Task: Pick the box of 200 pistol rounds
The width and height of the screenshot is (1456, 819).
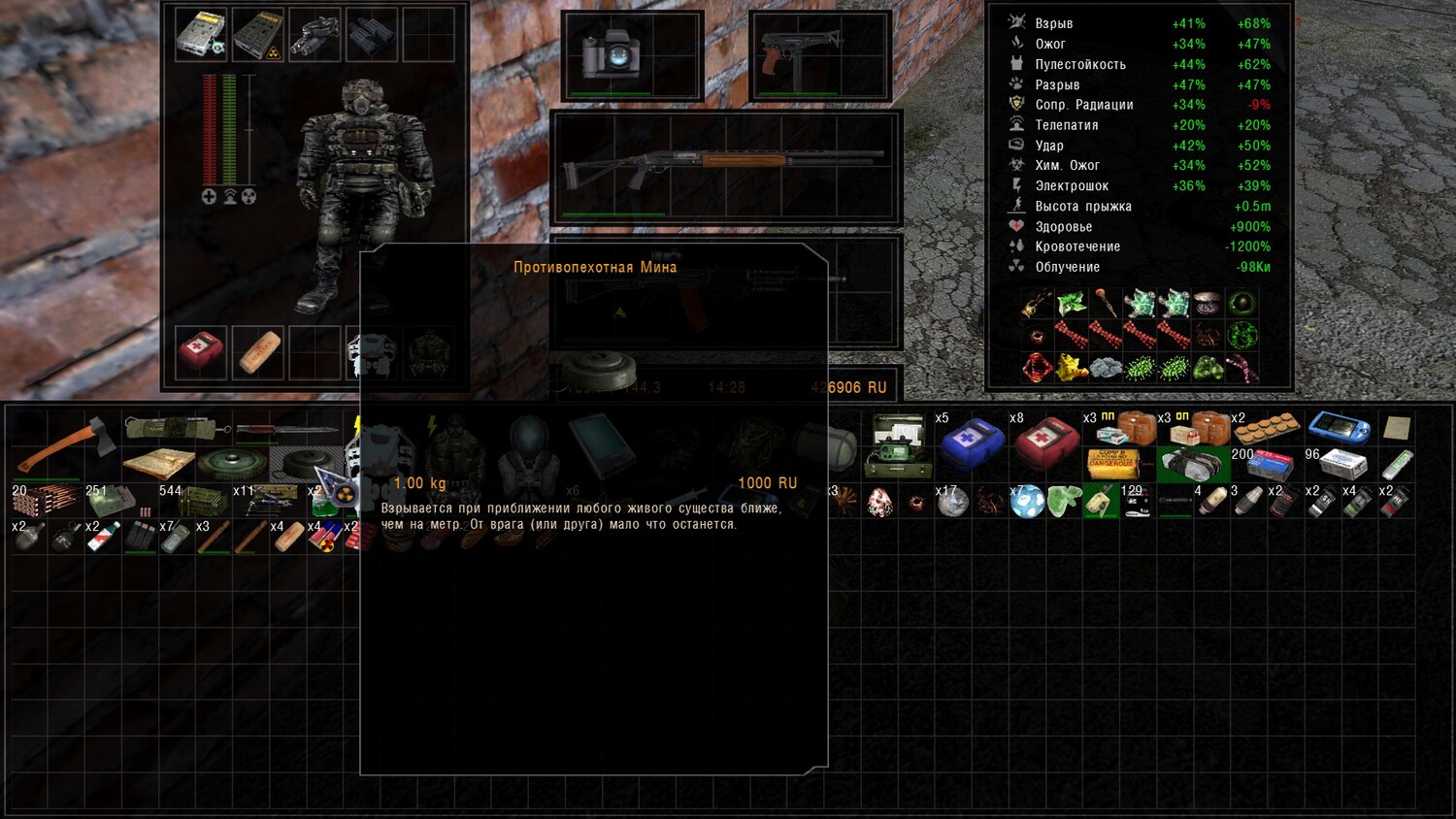Action: click(x=1266, y=465)
